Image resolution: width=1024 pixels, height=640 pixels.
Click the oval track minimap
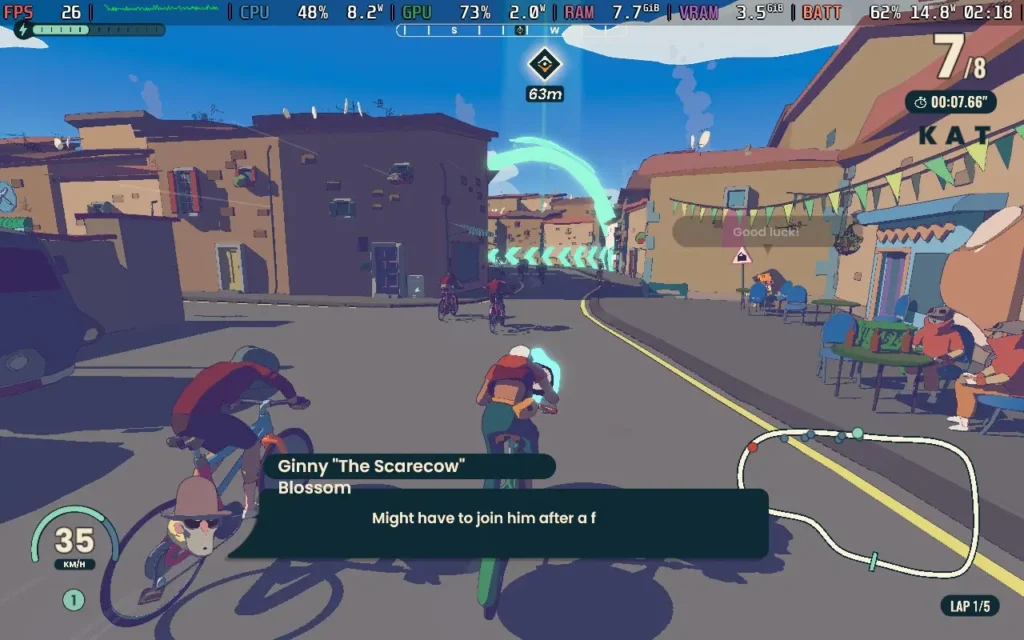click(x=858, y=500)
